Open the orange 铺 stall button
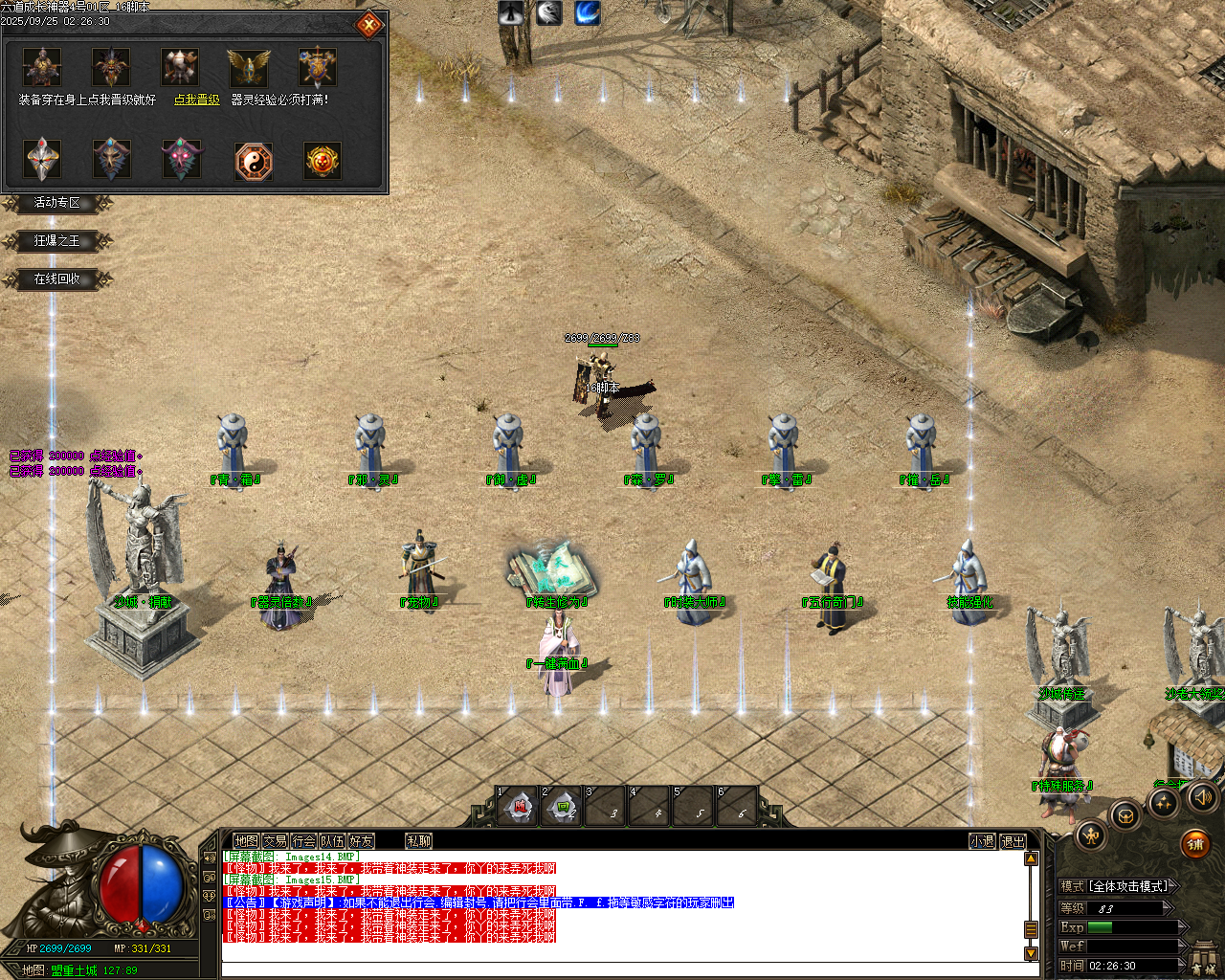1225x980 pixels. point(1194,844)
